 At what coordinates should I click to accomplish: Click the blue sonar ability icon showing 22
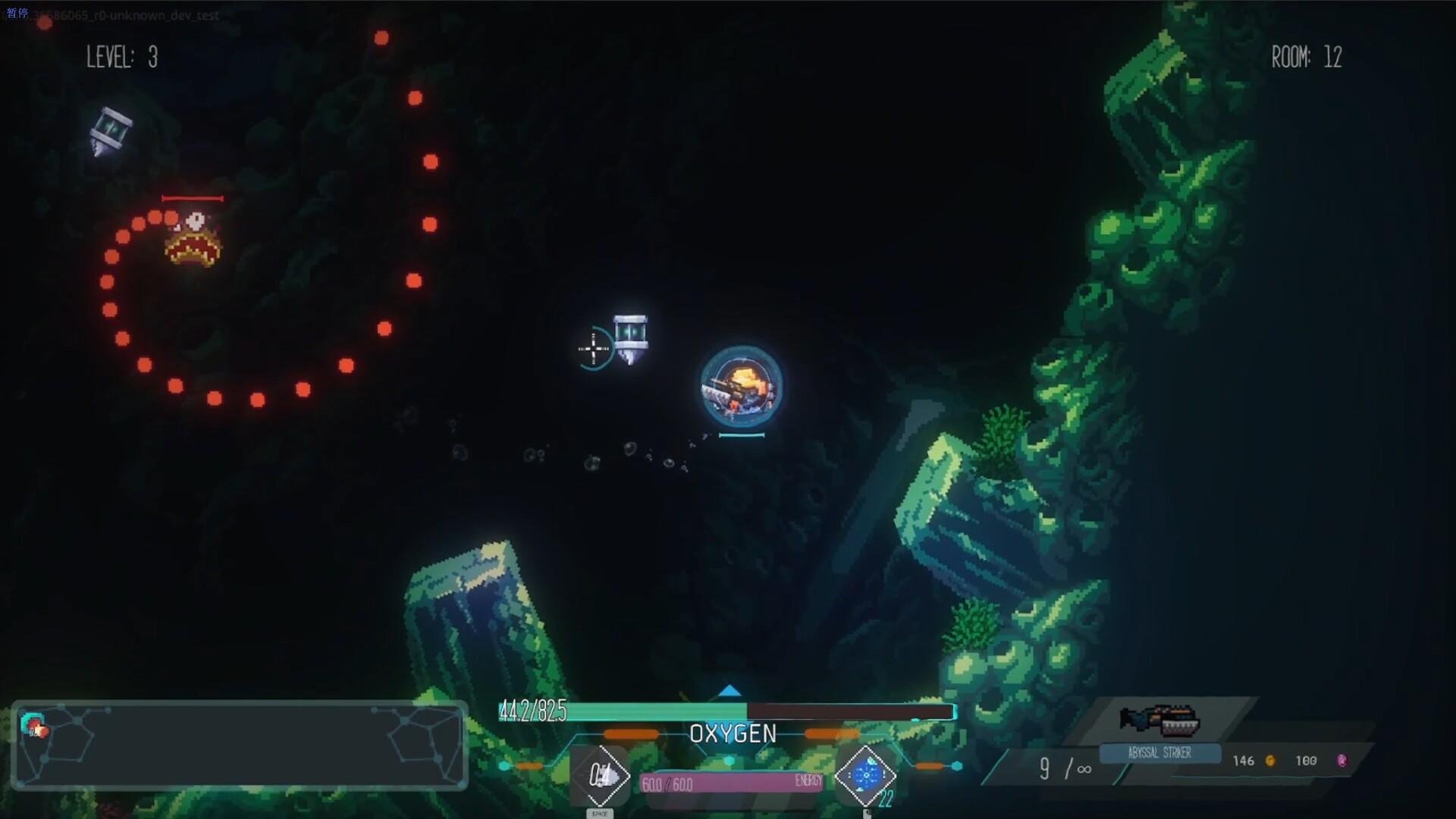click(x=867, y=775)
